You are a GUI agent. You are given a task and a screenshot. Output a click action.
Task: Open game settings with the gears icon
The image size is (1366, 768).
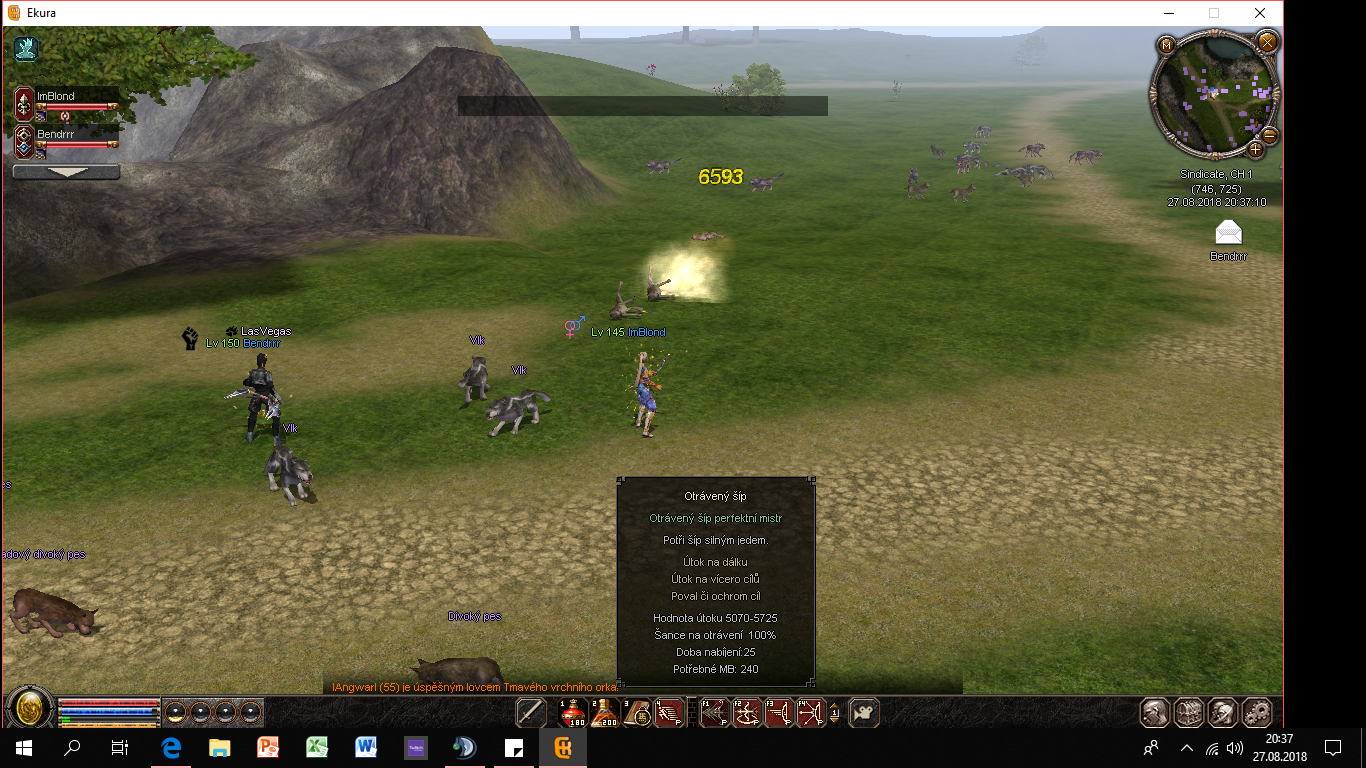(1255, 712)
